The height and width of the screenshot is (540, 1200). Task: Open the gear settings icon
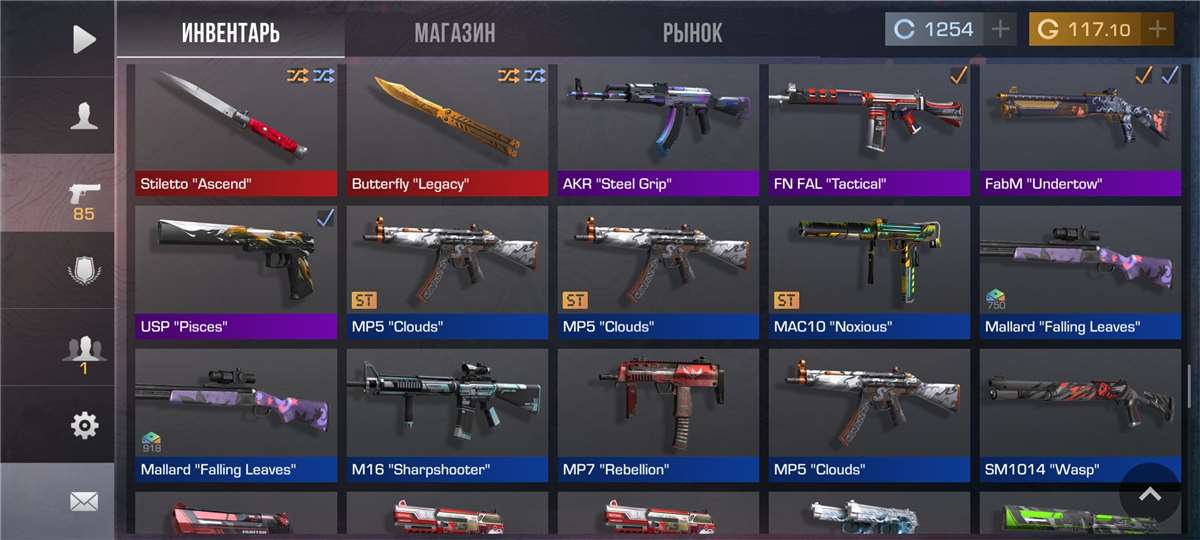point(84,426)
